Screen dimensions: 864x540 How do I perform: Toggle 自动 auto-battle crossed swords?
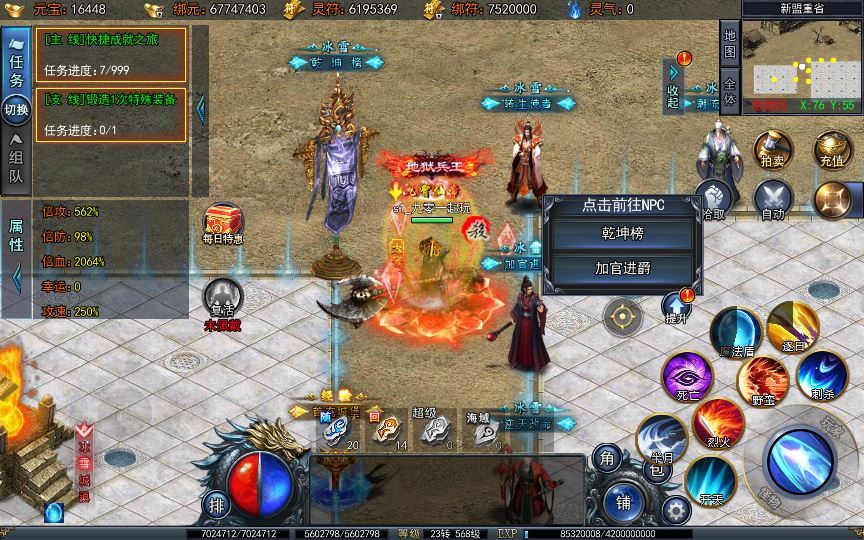tap(772, 199)
